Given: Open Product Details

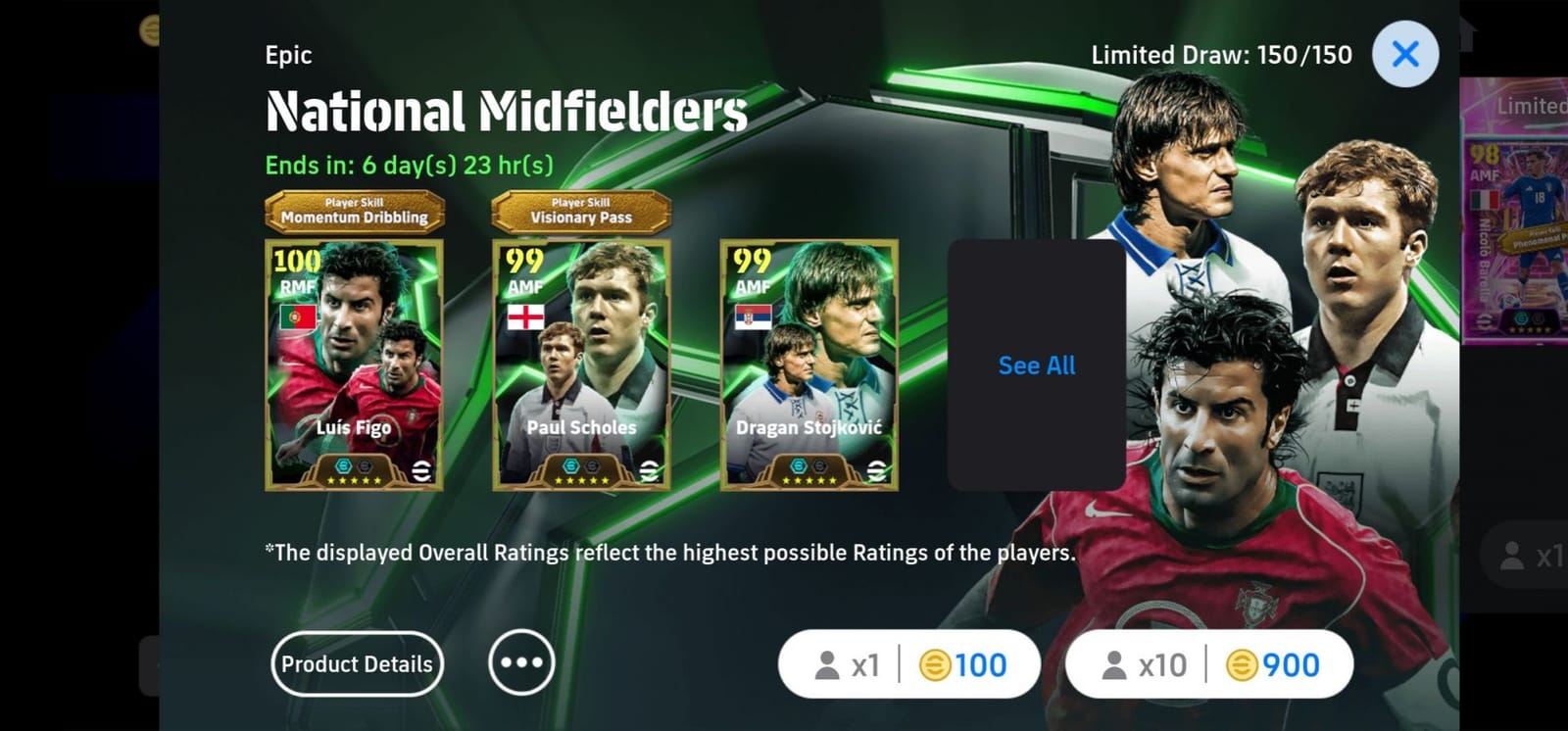Looking at the screenshot, I should (x=357, y=663).
